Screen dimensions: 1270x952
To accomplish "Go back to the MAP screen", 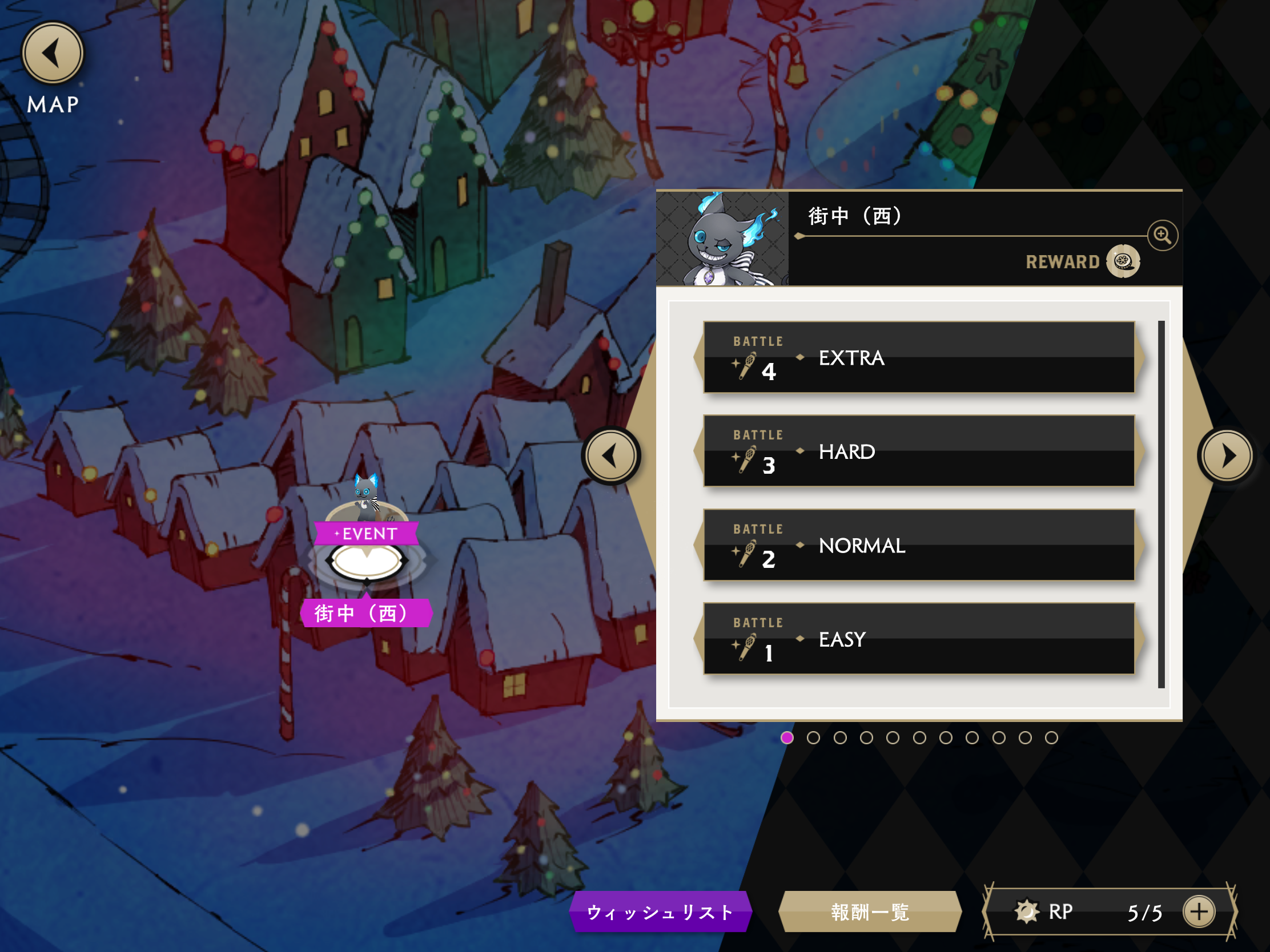I will 53,54.
